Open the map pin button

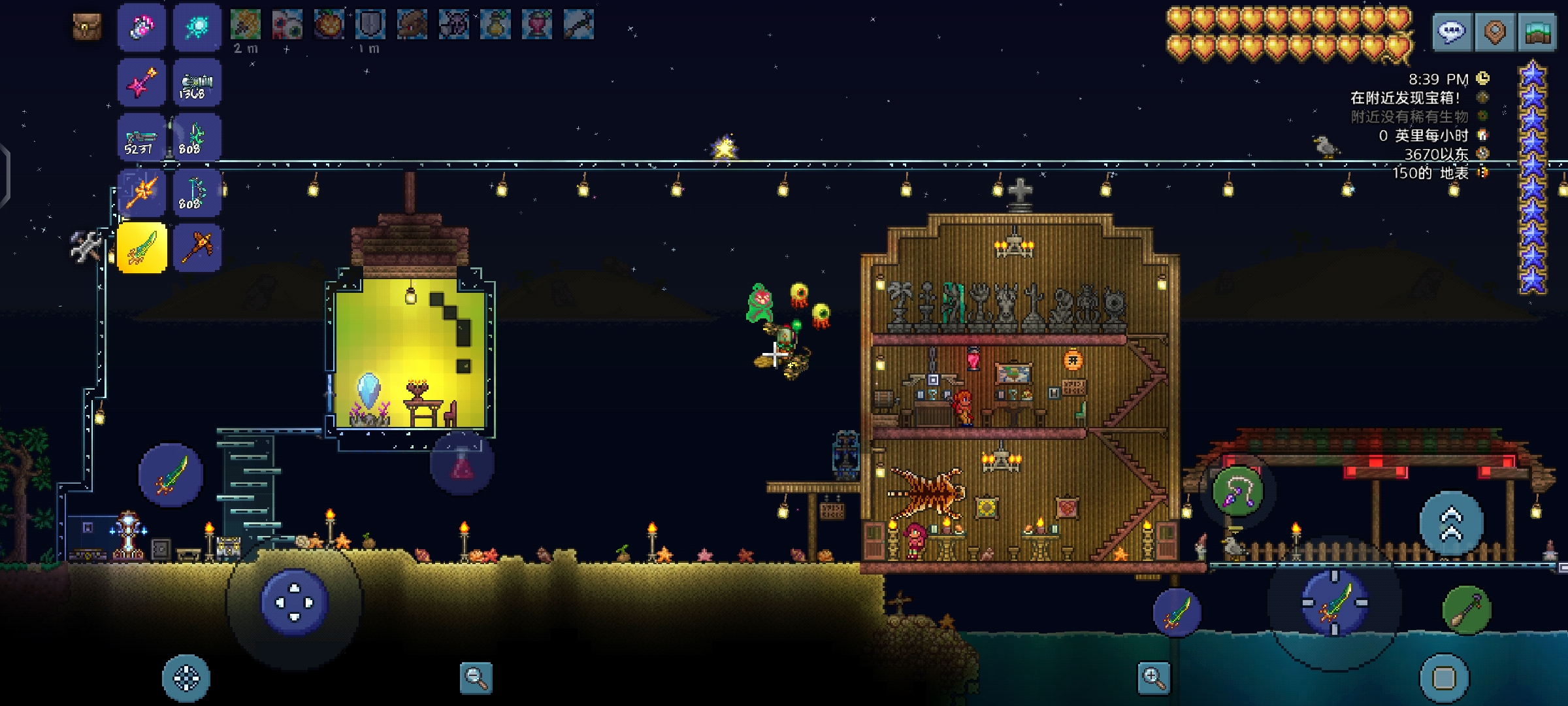(1495, 31)
